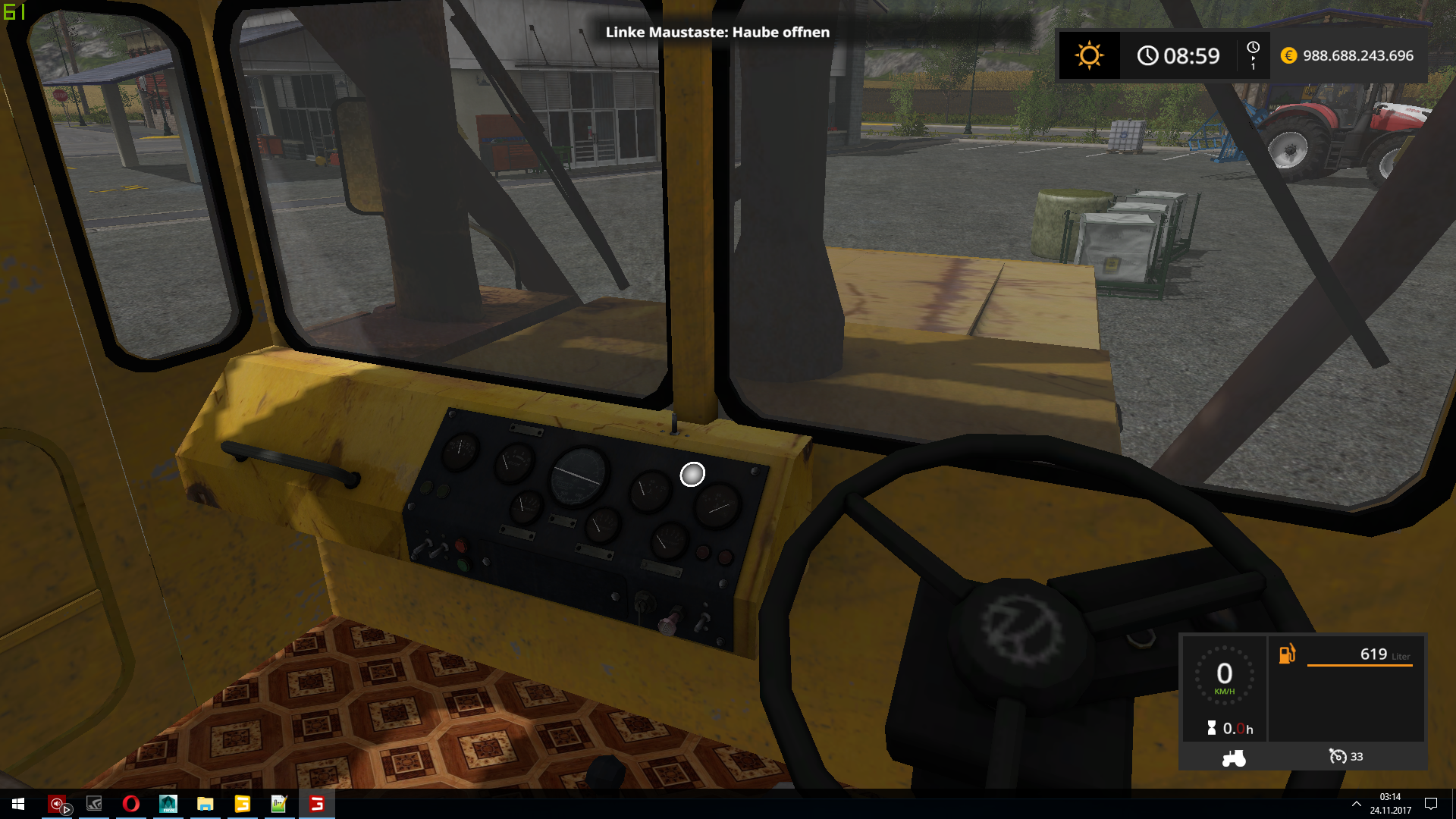Open the Windows Start menu
1456x819 pixels.
18,804
